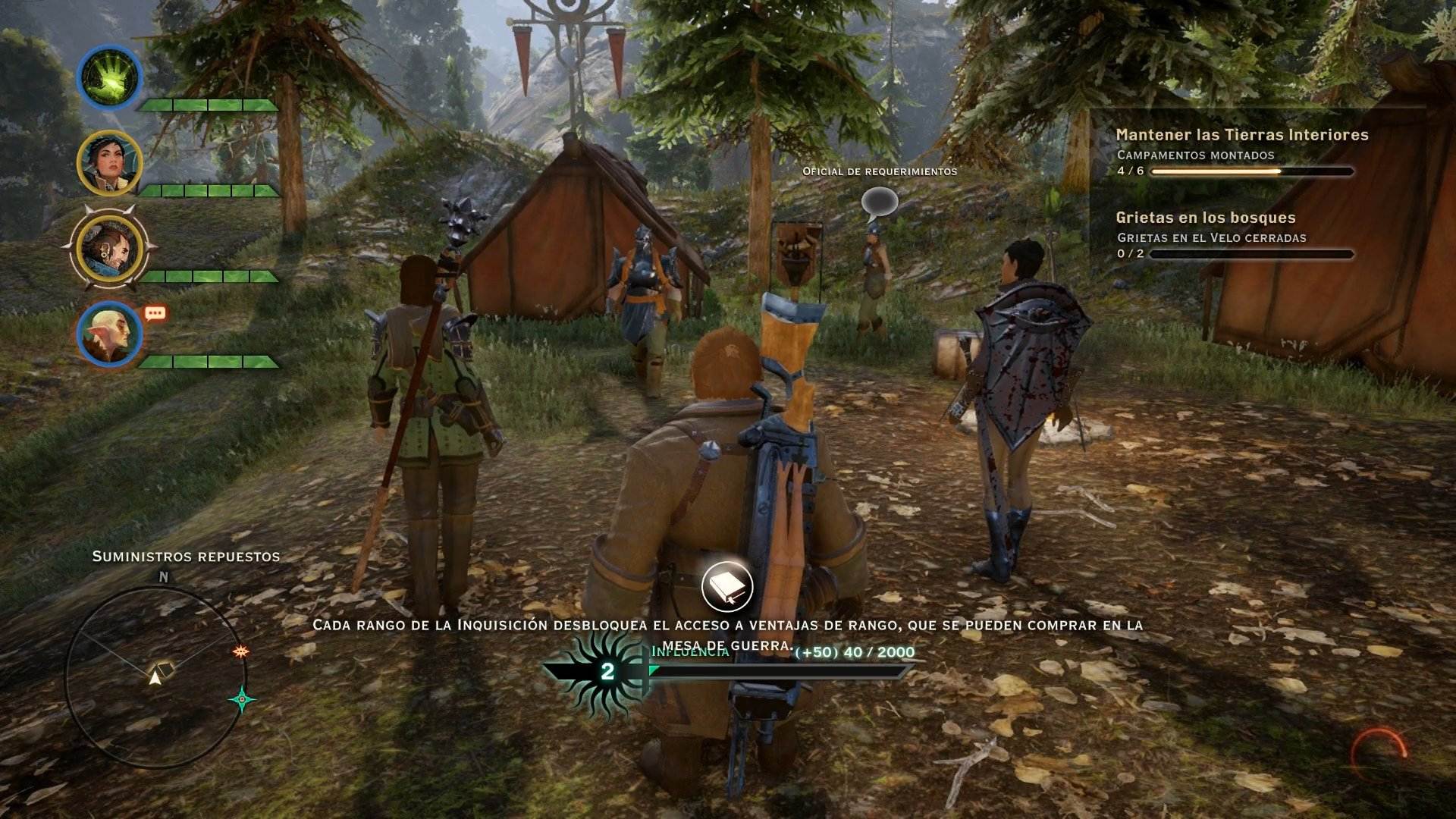Click the speech bubble above the requisition officer
Image resolution: width=1456 pixels, height=819 pixels.
click(x=878, y=202)
